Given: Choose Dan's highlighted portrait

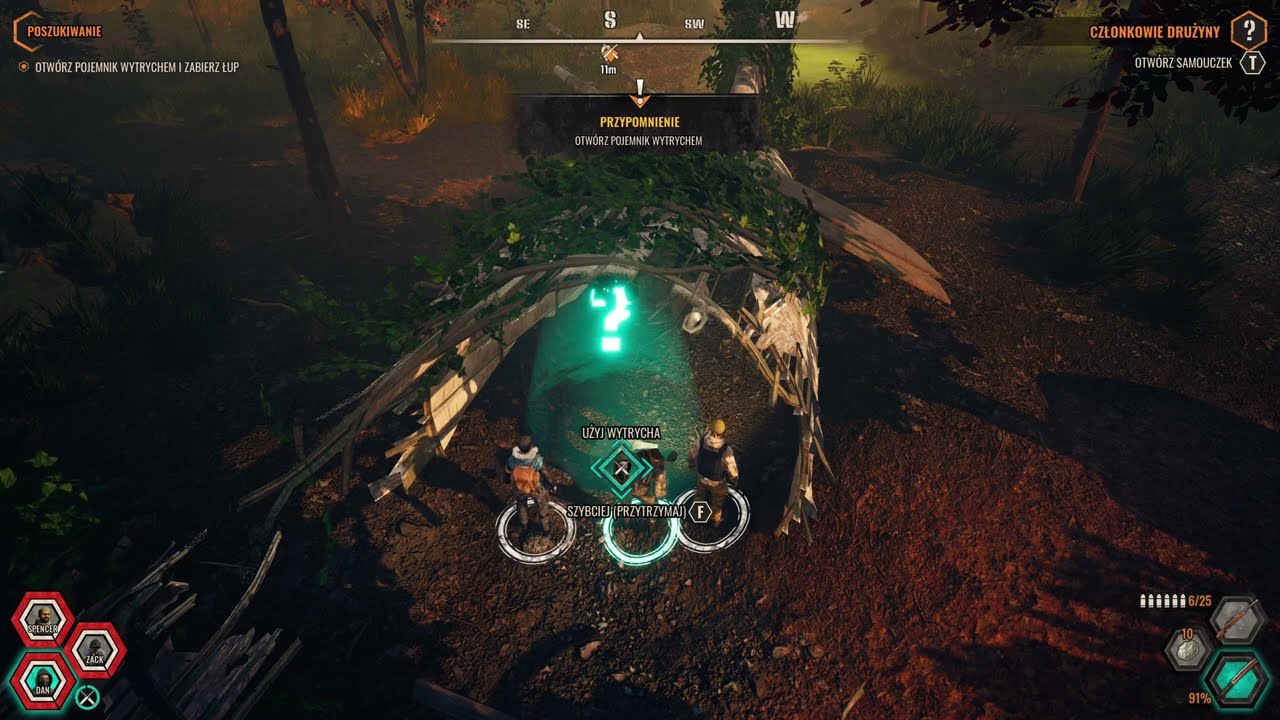Looking at the screenshot, I should tap(42, 681).
